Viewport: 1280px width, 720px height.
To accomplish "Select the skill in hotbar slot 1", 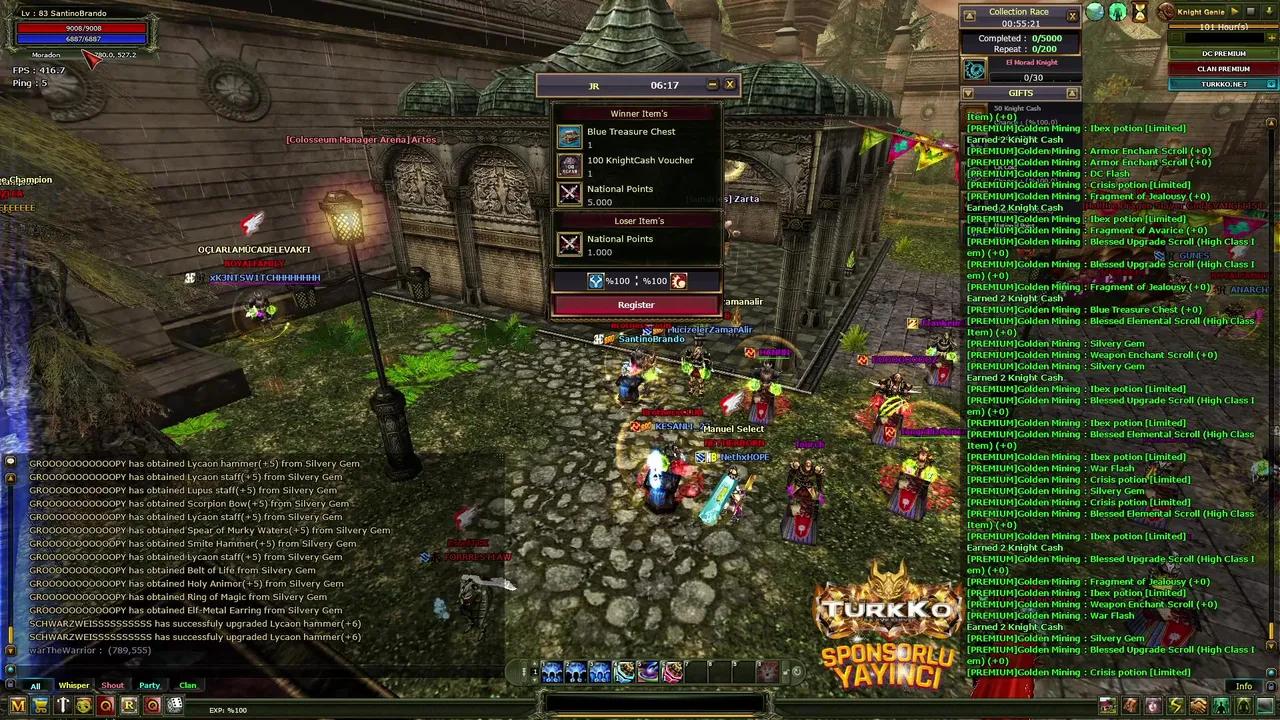I will tap(552, 671).
